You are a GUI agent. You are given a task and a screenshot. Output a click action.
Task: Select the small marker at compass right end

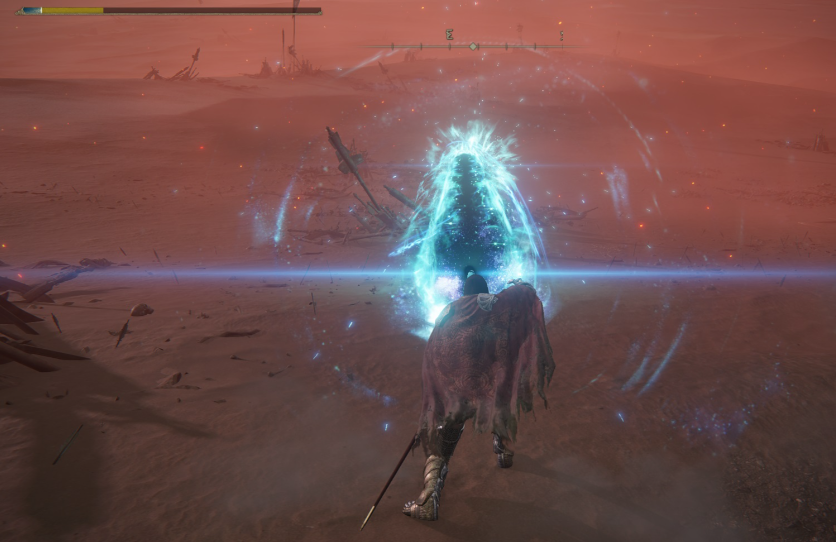point(561,37)
